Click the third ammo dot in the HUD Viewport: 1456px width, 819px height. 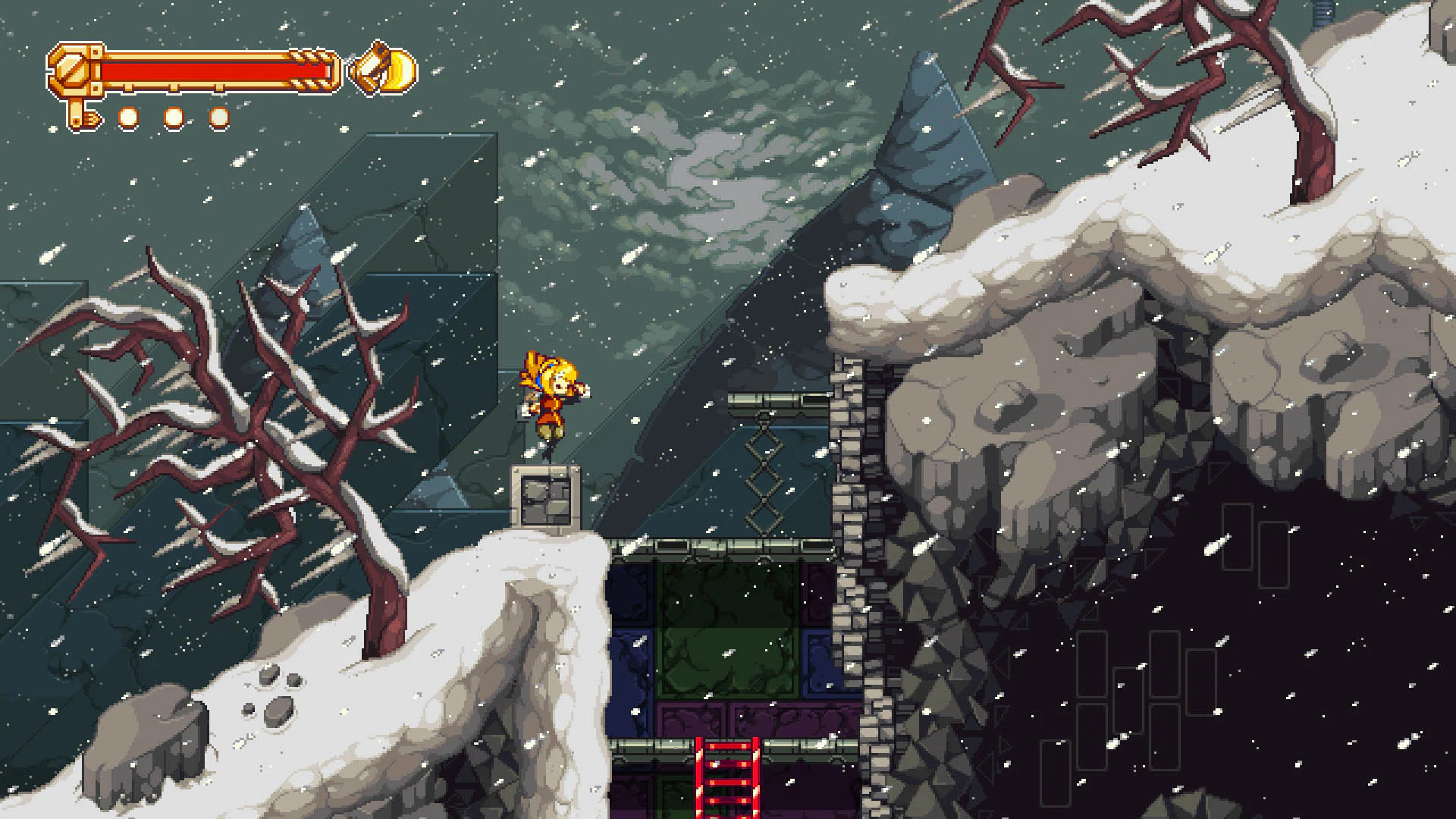pyautogui.click(x=218, y=116)
